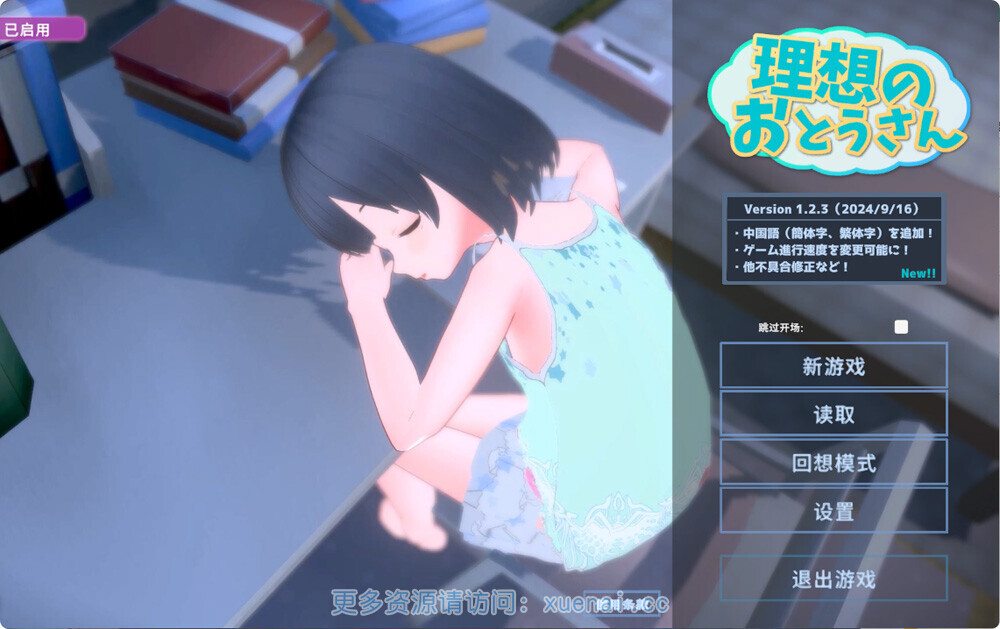Screen dimensions: 1000x629
Task: Choose 退出游戏 to quit the game
Action: 833,579
